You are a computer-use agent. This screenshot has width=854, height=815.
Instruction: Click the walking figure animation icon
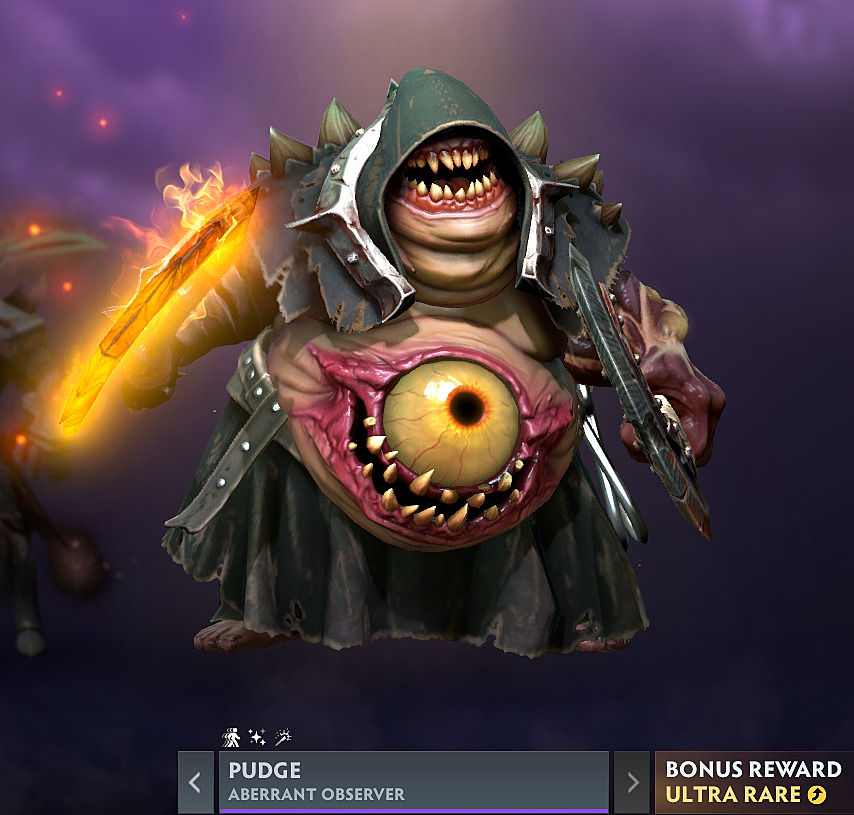[x=230, y=737]
